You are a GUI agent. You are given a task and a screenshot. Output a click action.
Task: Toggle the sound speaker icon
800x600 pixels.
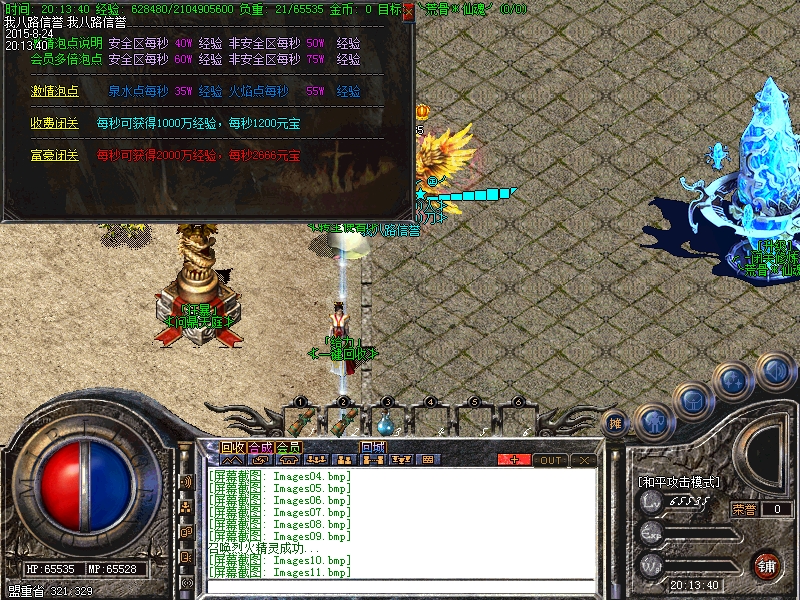click(774, 370)
